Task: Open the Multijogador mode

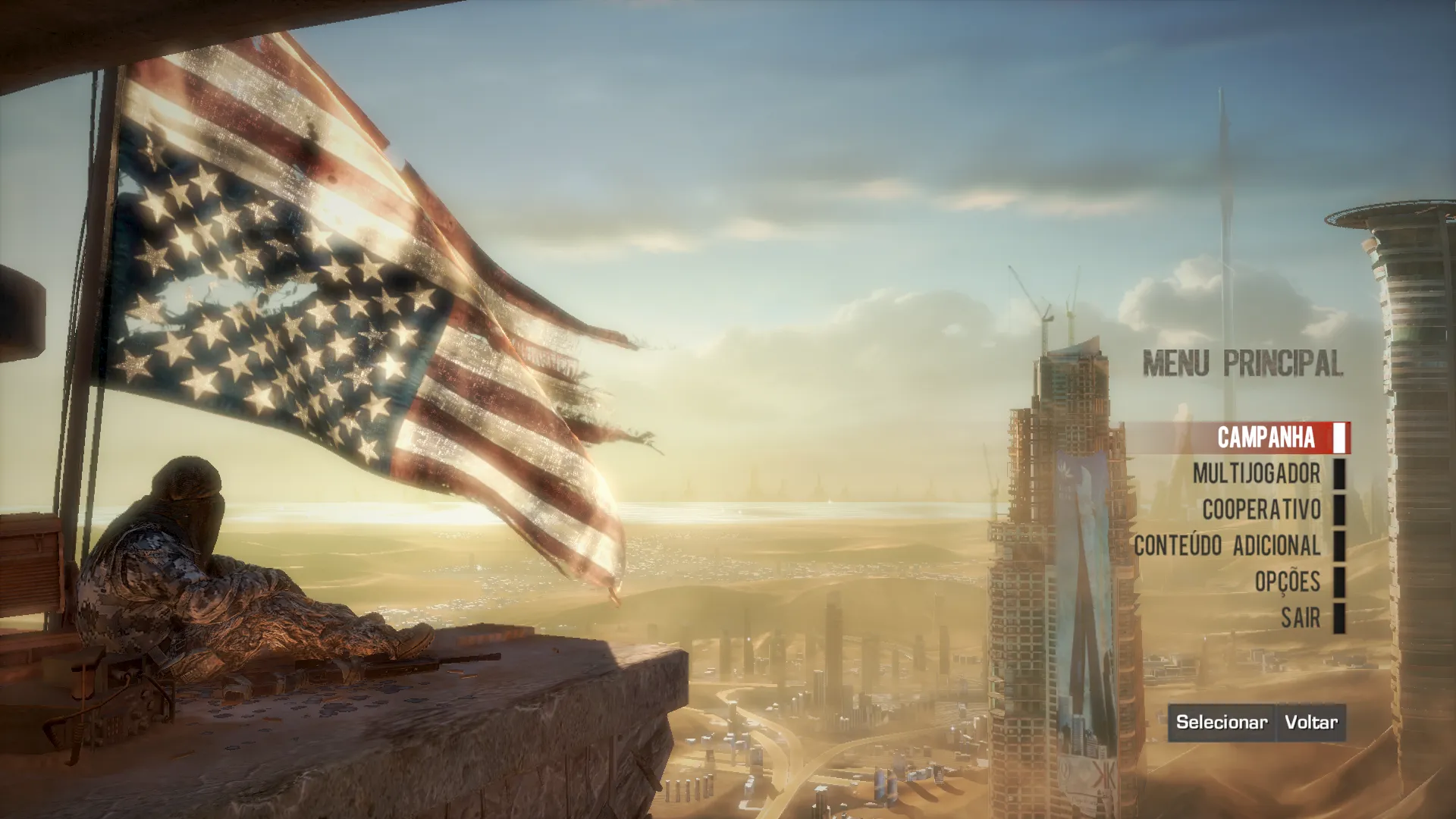Action: tap(1257, 474)
